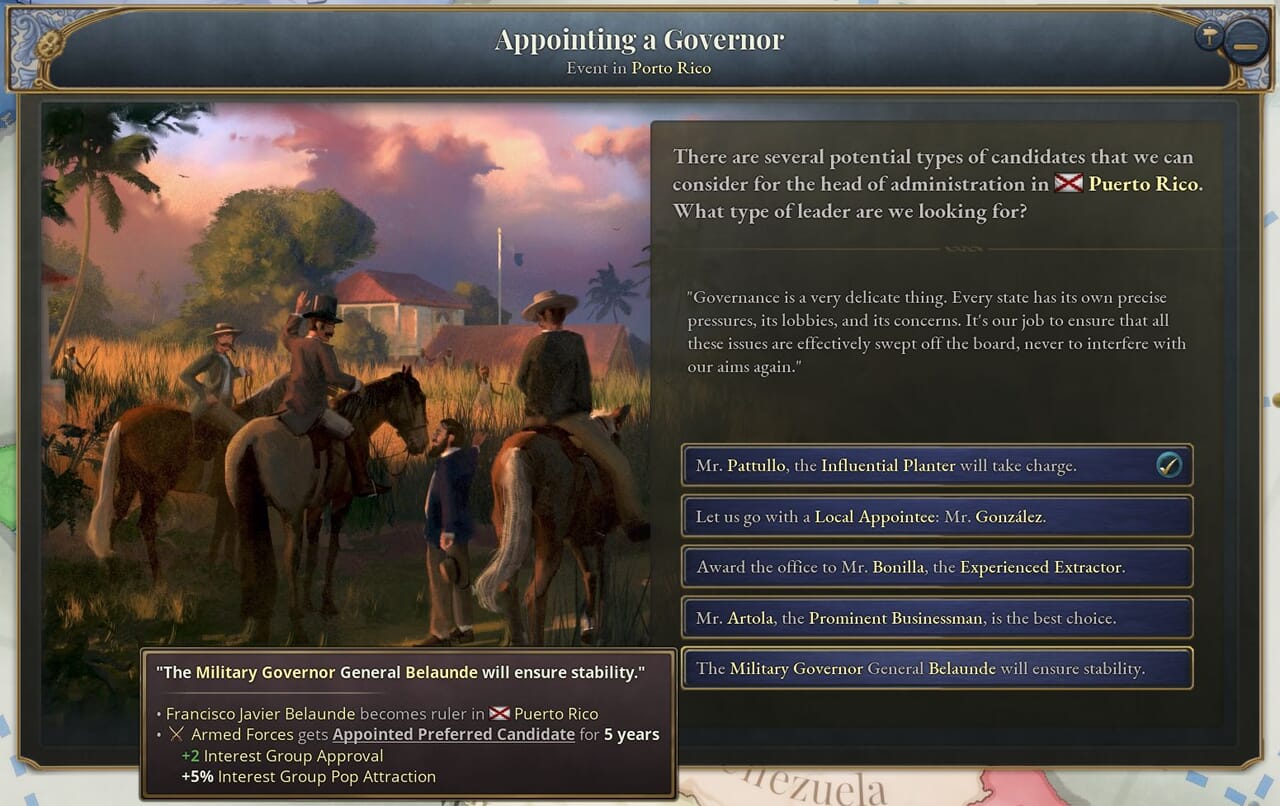Pick Mr. Artola, the Prominent Businessman
1280x806 pixels.
pos(936,618)
